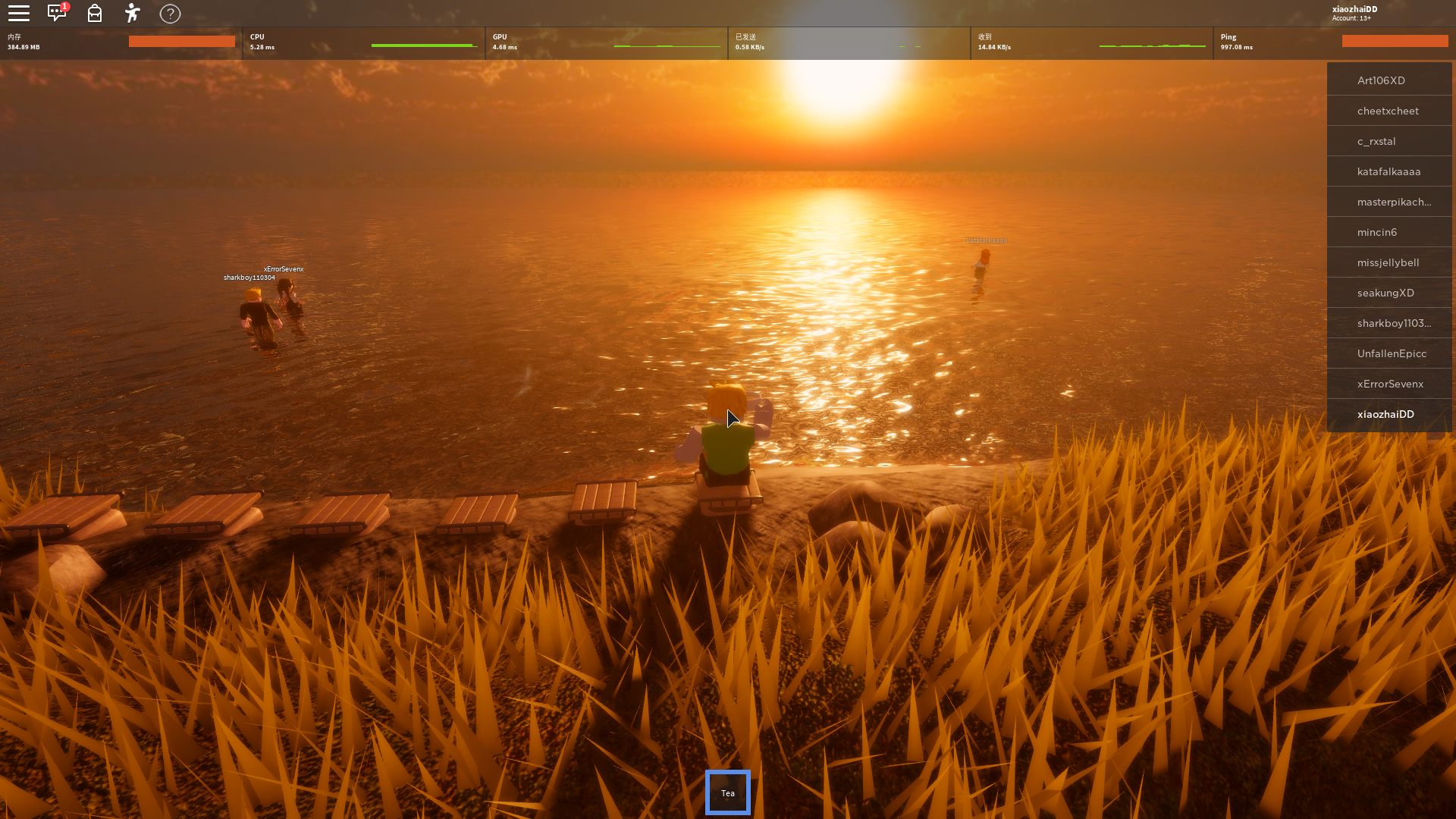This screenshot has height=819, width=1456.
Task: Select mincin6 from the leaderboard
Action: click(x=1389, y=232)
